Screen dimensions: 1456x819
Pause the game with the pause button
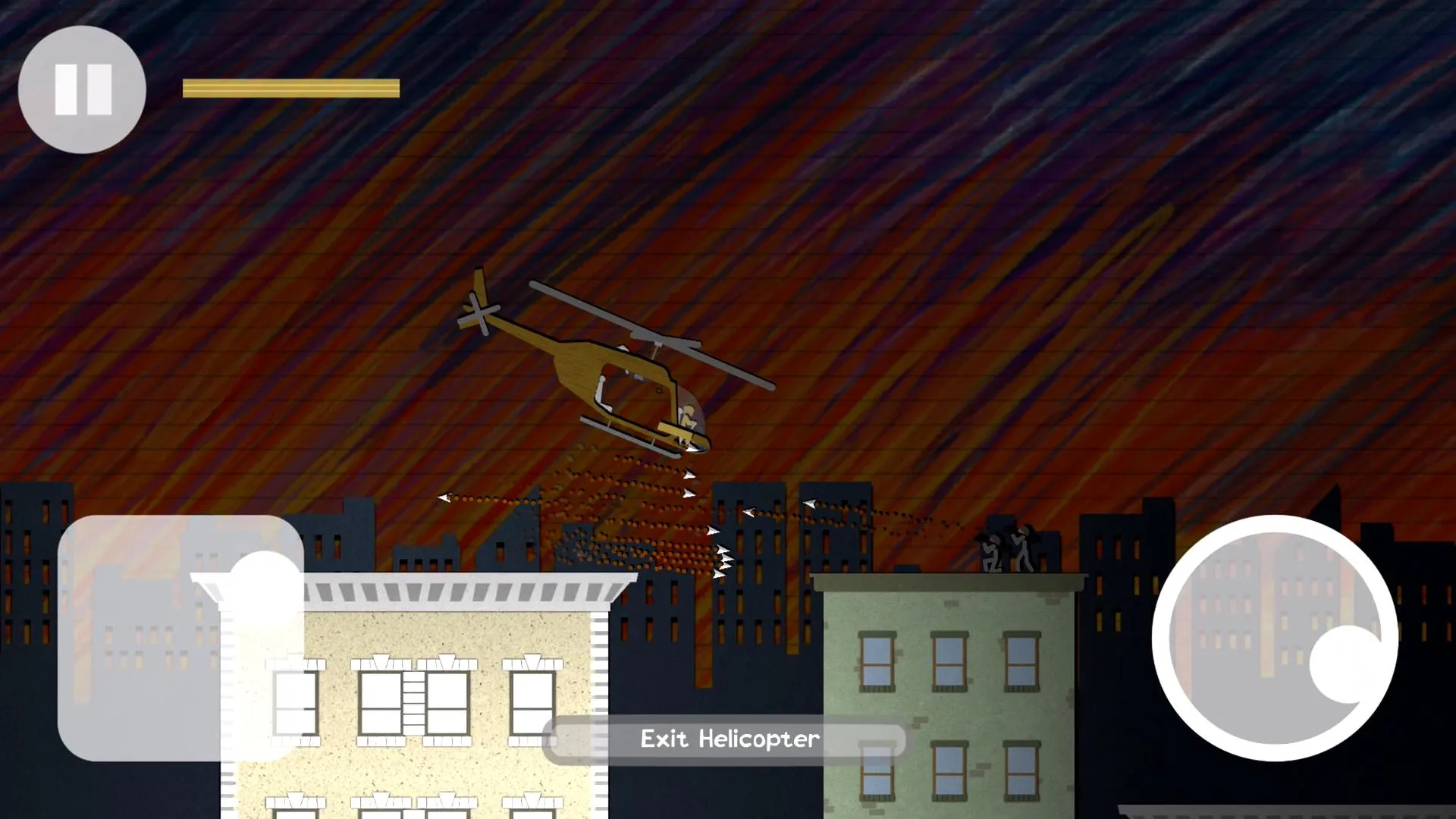click(x=82, y=89)
